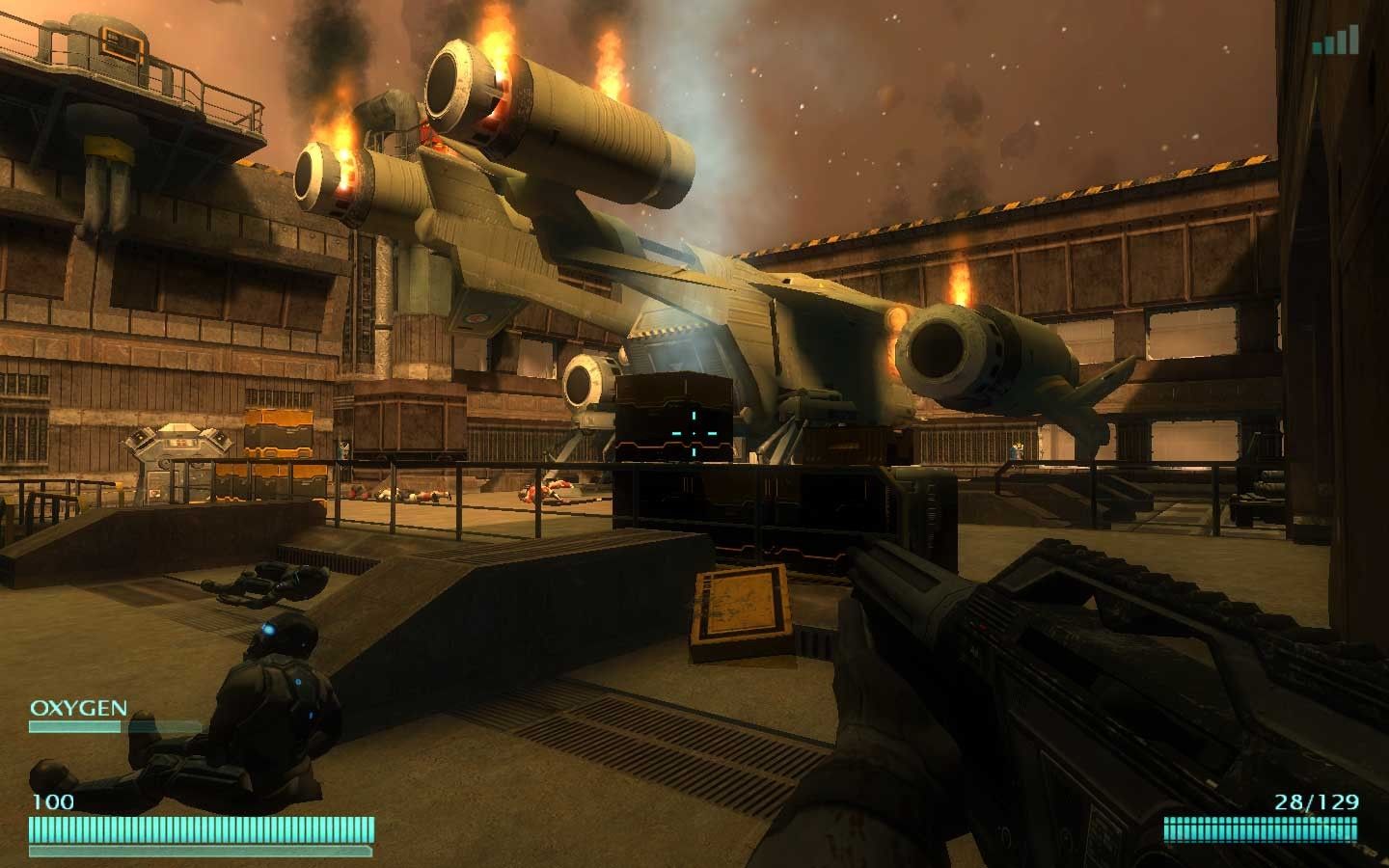This screenshot has width=1389, height=868.
Task: Click the signal strength bars icon
Action: coord(1336,41)
